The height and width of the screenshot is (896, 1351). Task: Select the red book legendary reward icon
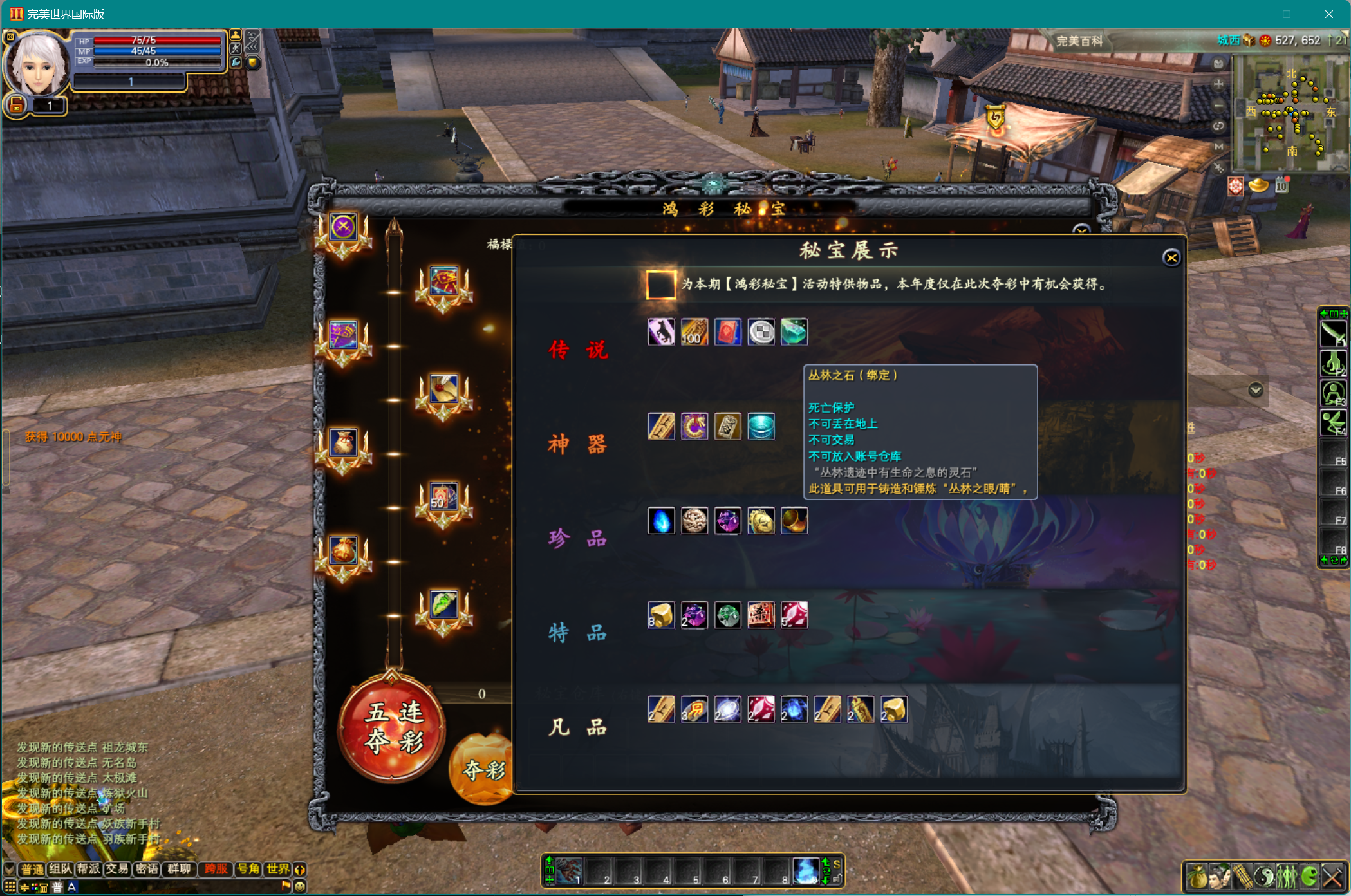click(727, 332)
